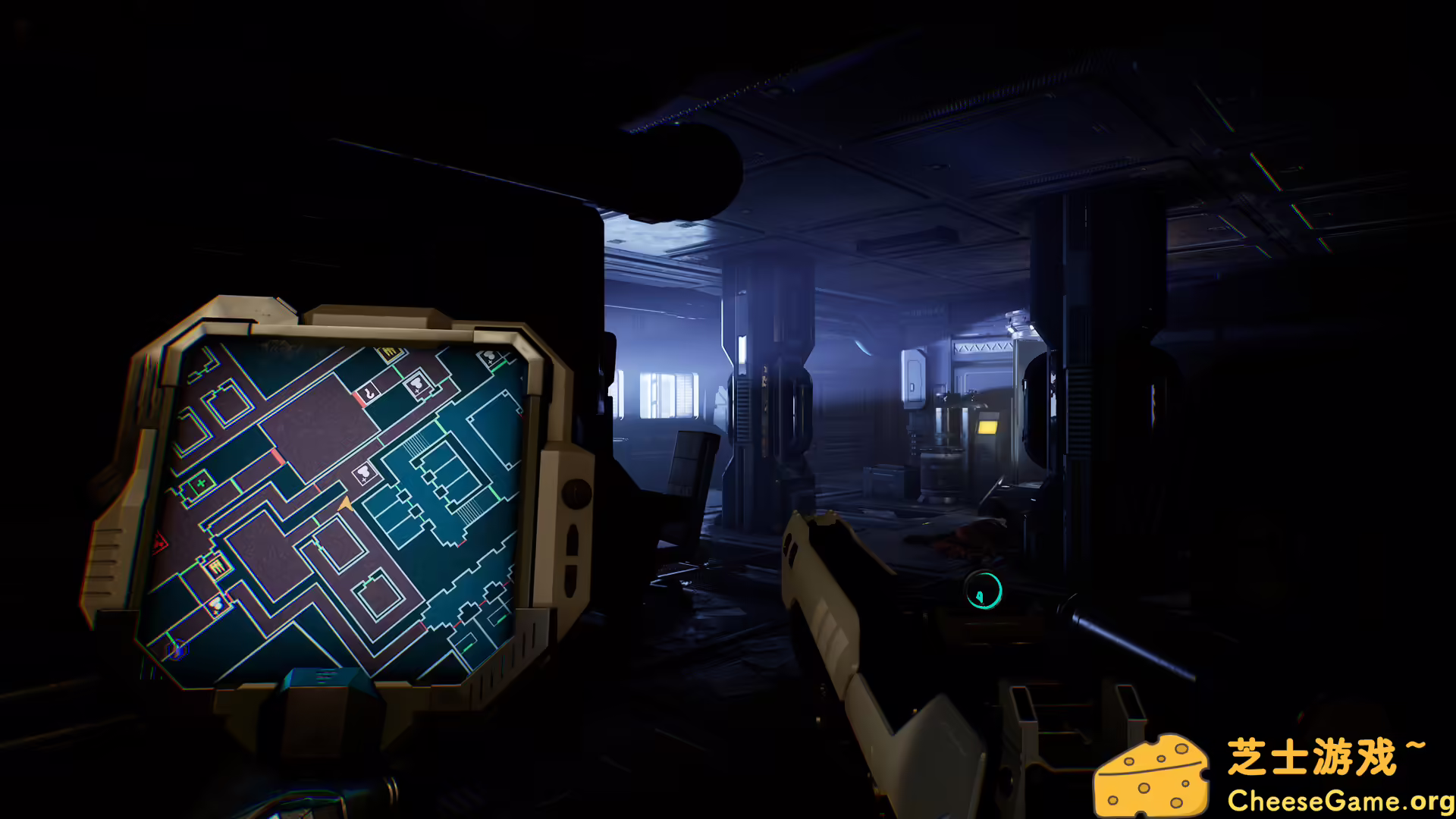Click the green health station cross icon
This screenshot has width=1456, height=819.
point(199,482)
